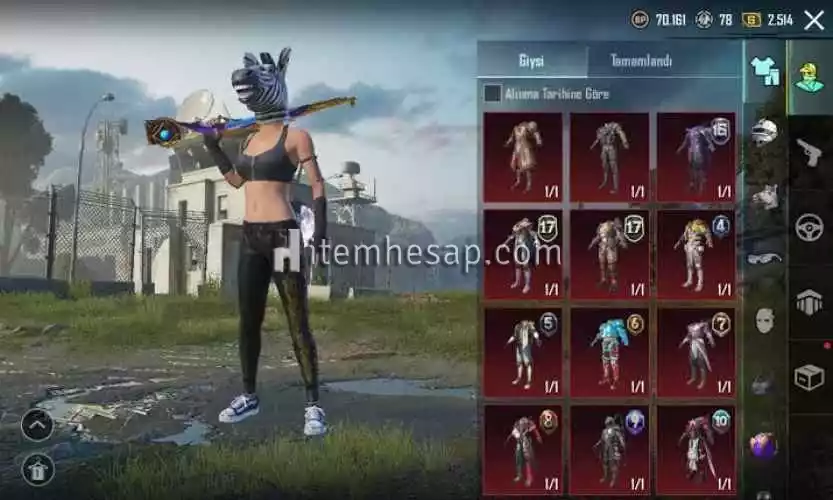Switch to the character appearance section
833x500 pixels.
click(x=809, y=75)
